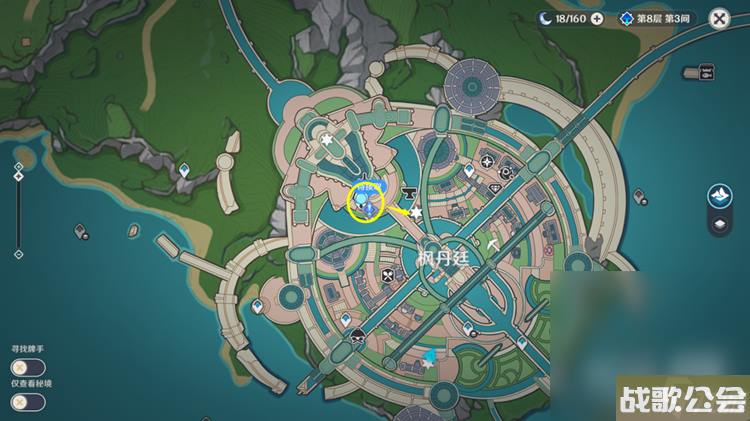This screenshot has width=750, height=421.
Task: Select the yellow-circled teleport waypoint
Action: pyautogui.click(x=366, y=202)
